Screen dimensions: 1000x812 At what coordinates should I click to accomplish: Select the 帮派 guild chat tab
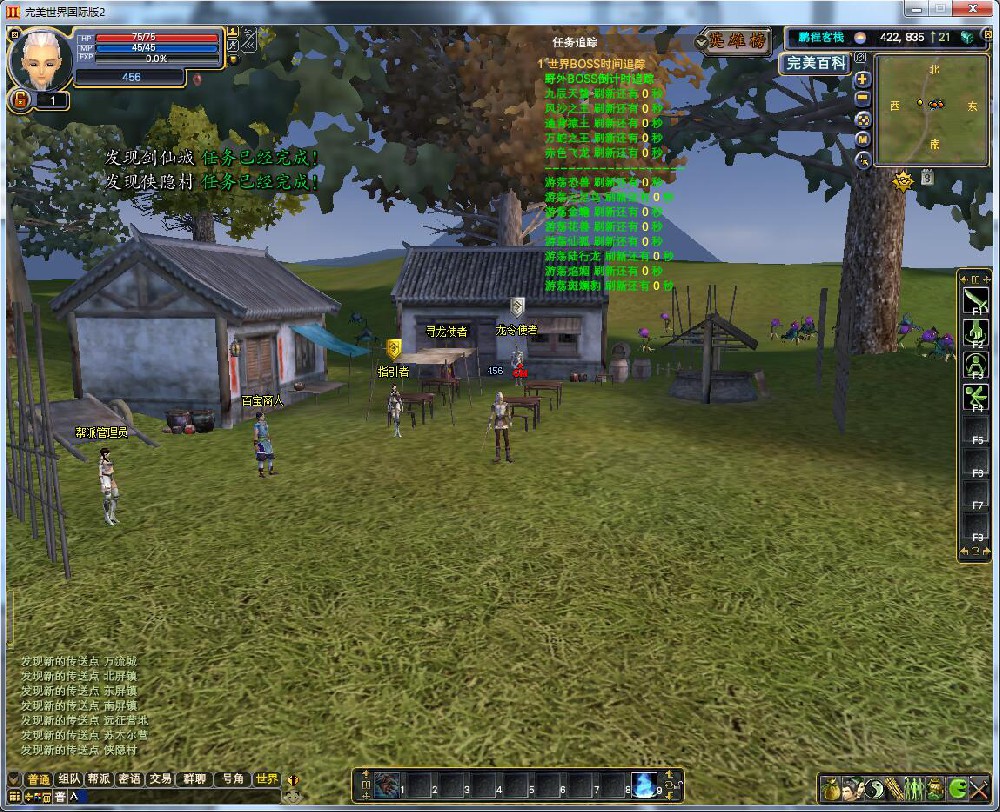(98, 779)
